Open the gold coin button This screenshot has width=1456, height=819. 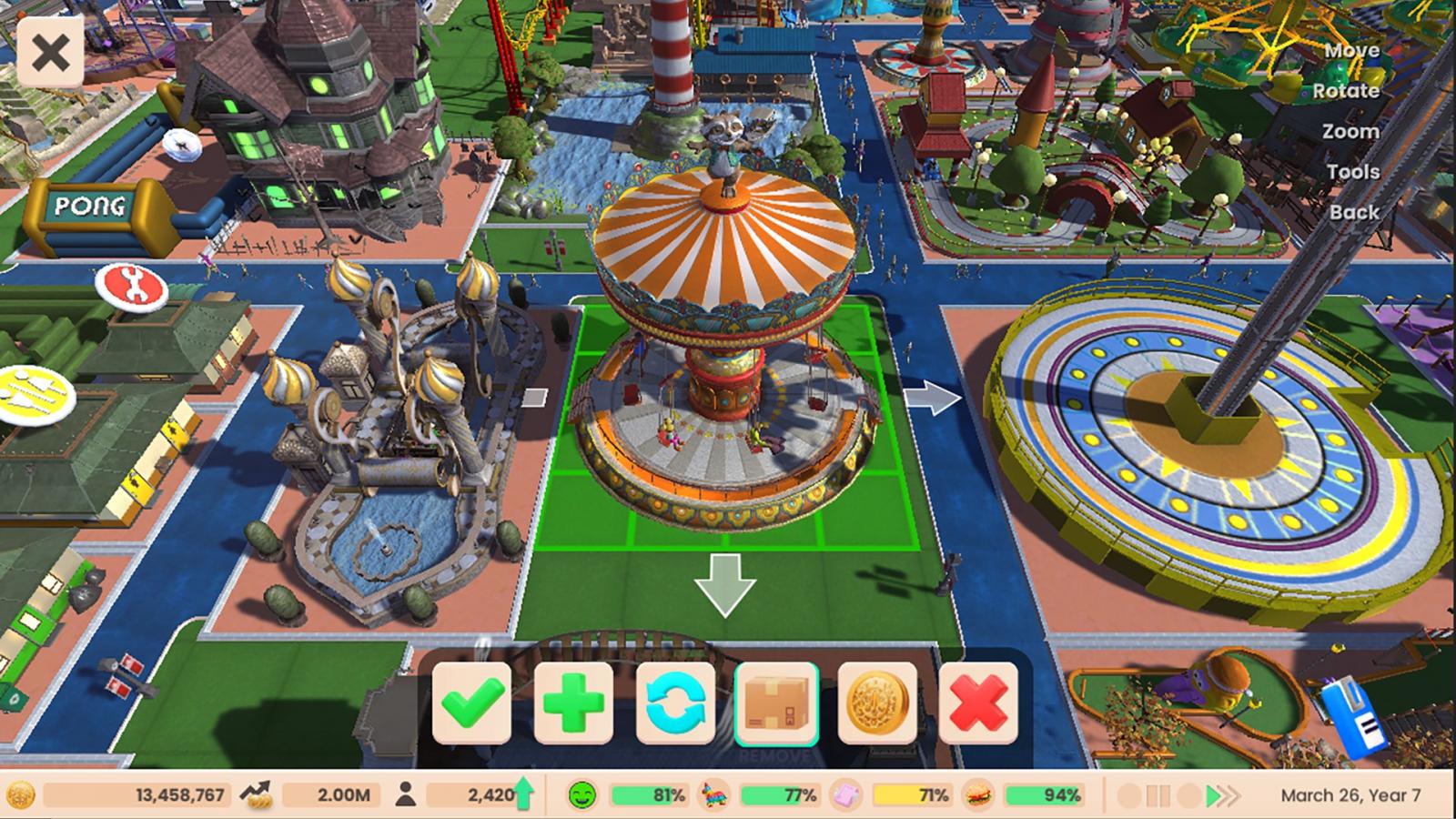point(877,703)
